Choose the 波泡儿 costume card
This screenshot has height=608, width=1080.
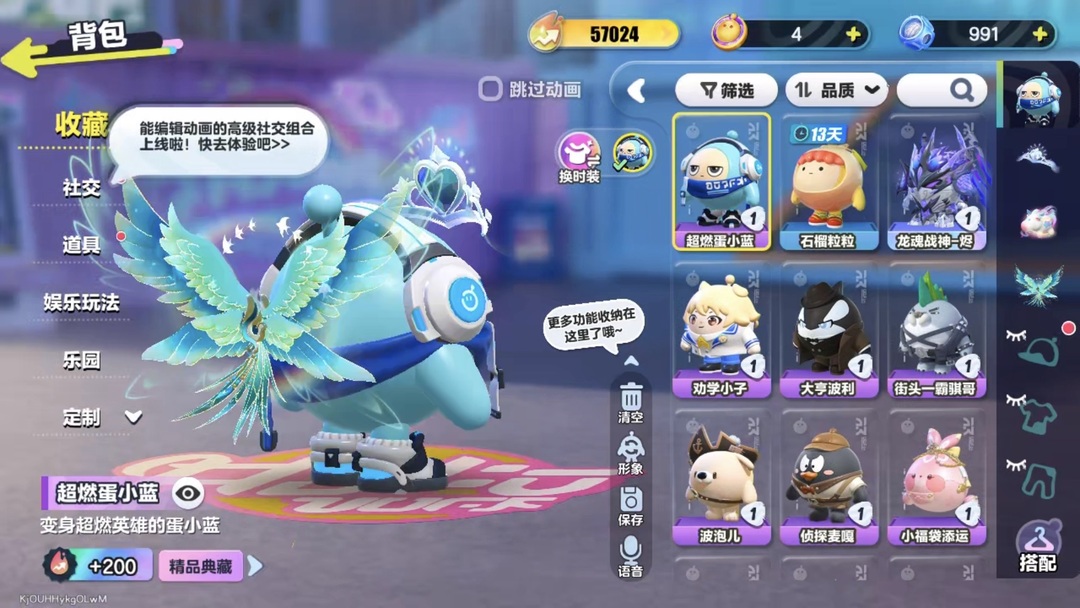pyautogui.click(x=720, y=477)
